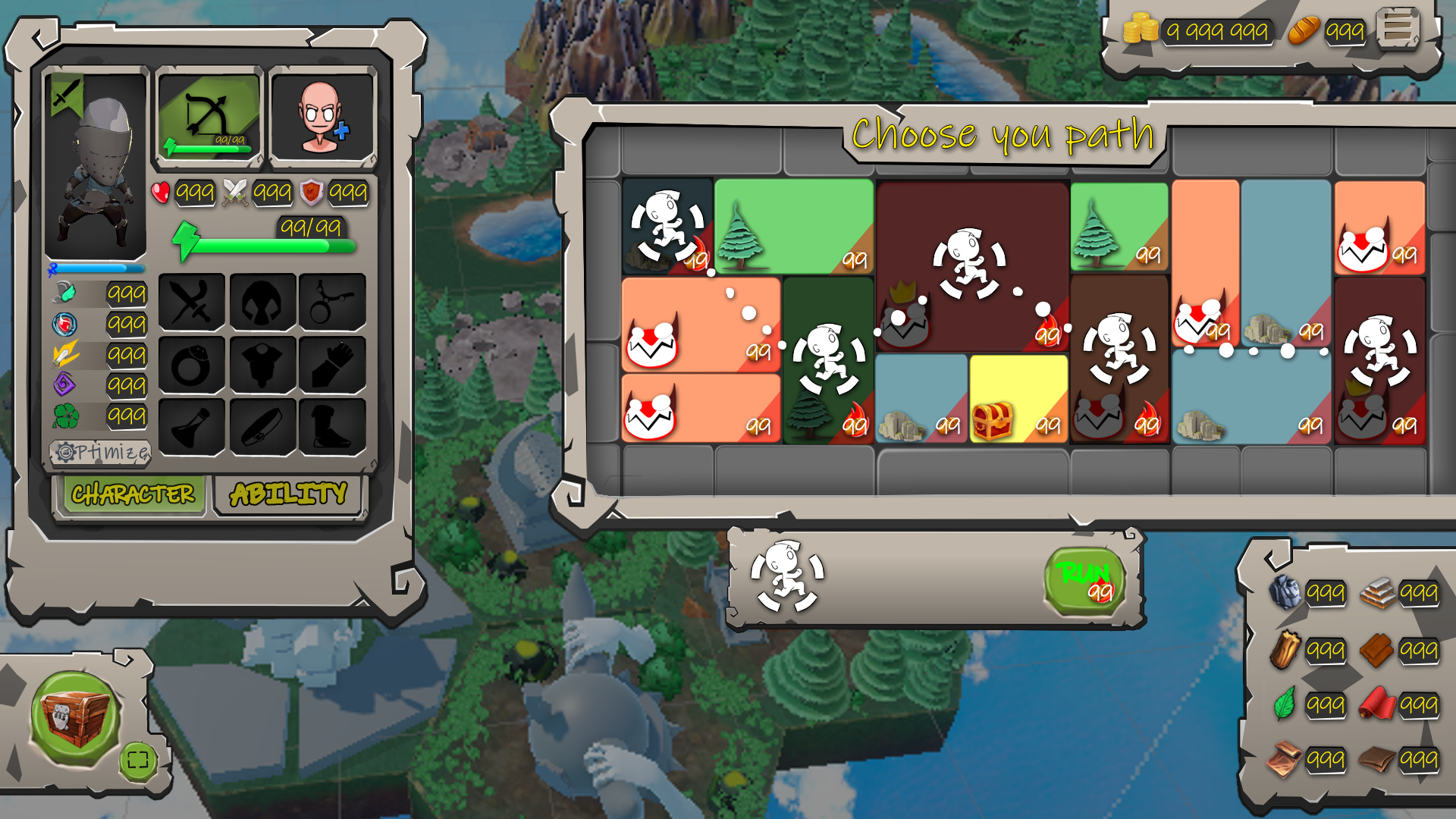Viewport: 1456px width, 819px height.
Task: Select the amulet necklace equipment slot
Action: coord(332,303)
